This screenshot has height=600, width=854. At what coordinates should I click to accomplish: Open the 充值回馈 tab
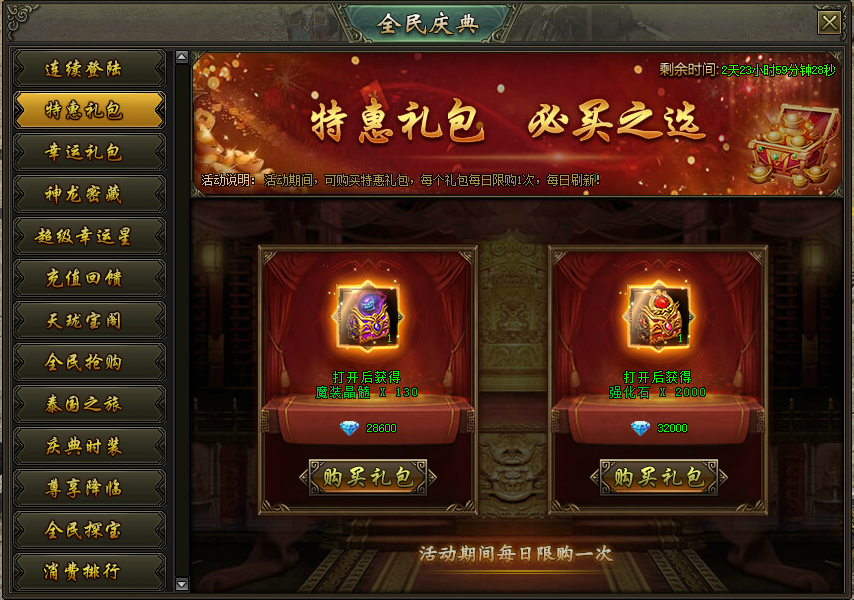click(x=89, y=278)
